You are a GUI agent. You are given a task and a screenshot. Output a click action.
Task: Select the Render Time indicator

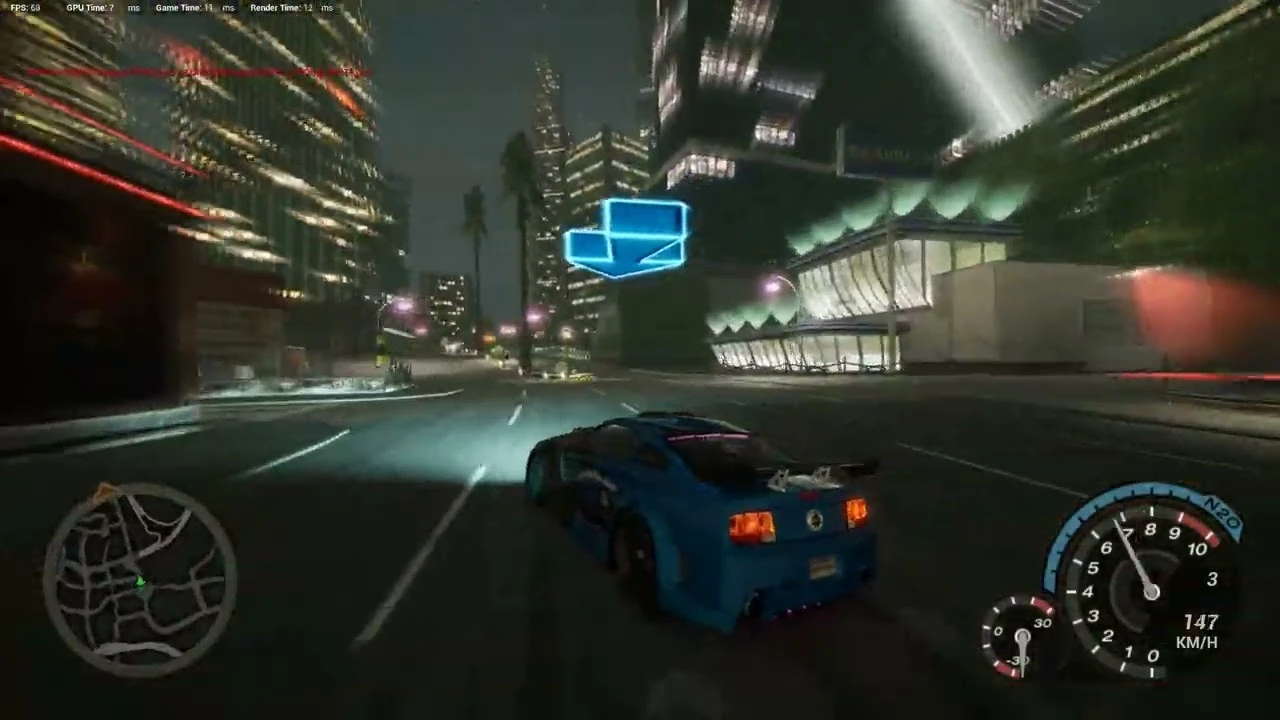(x=282, y=8)
